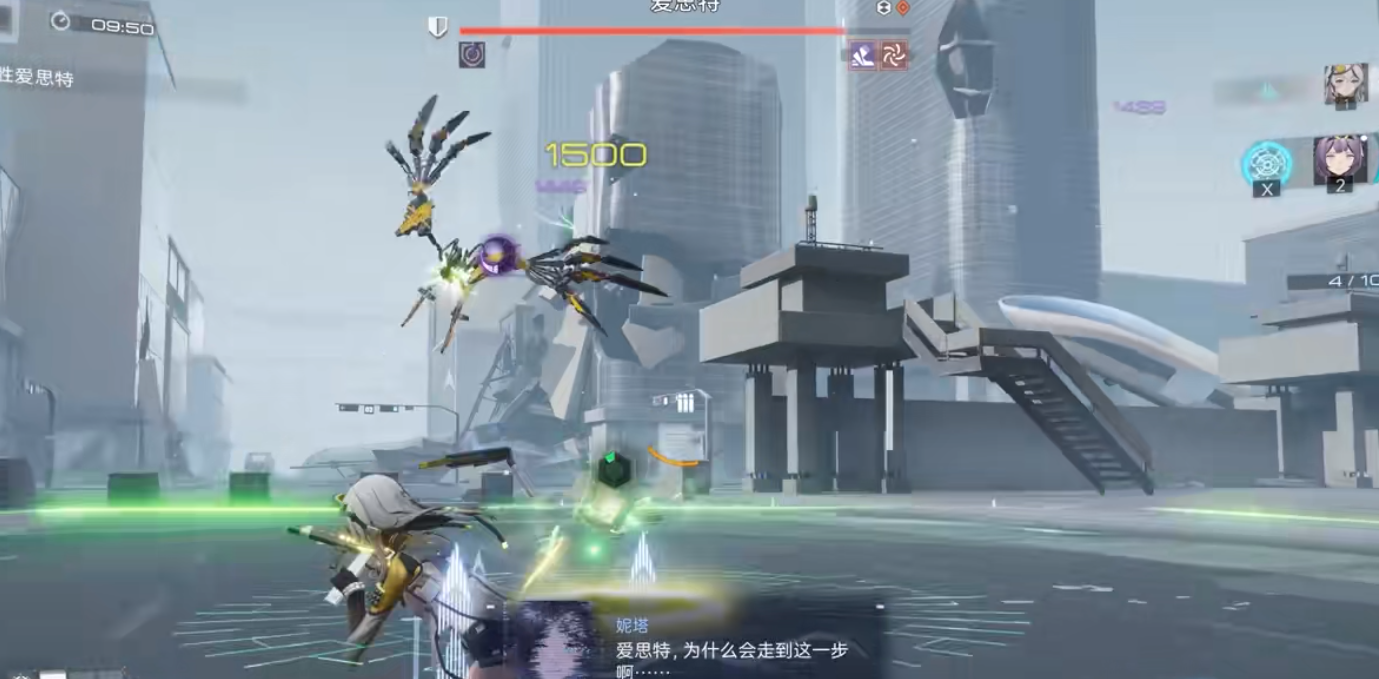
Task: Inspect the boss's red swirl buff icon
Action: click(x=893, y=56)
